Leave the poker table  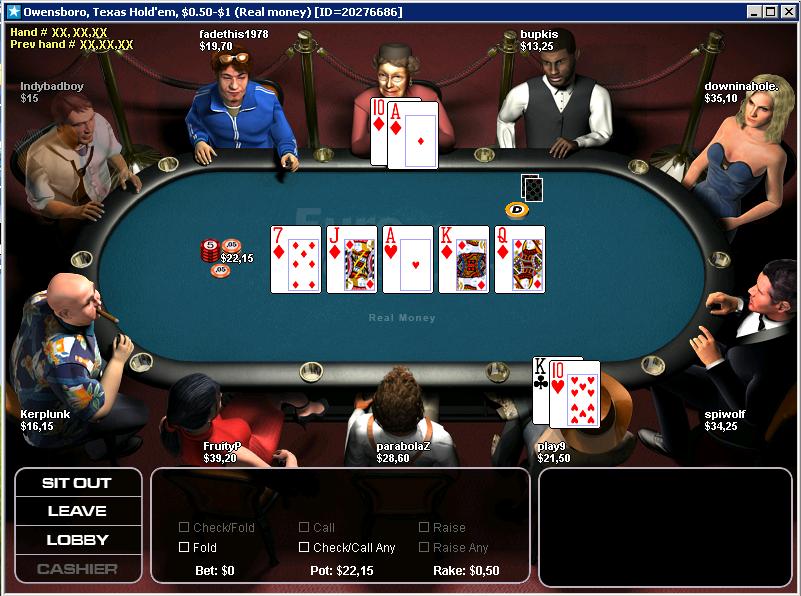[77, 511]
